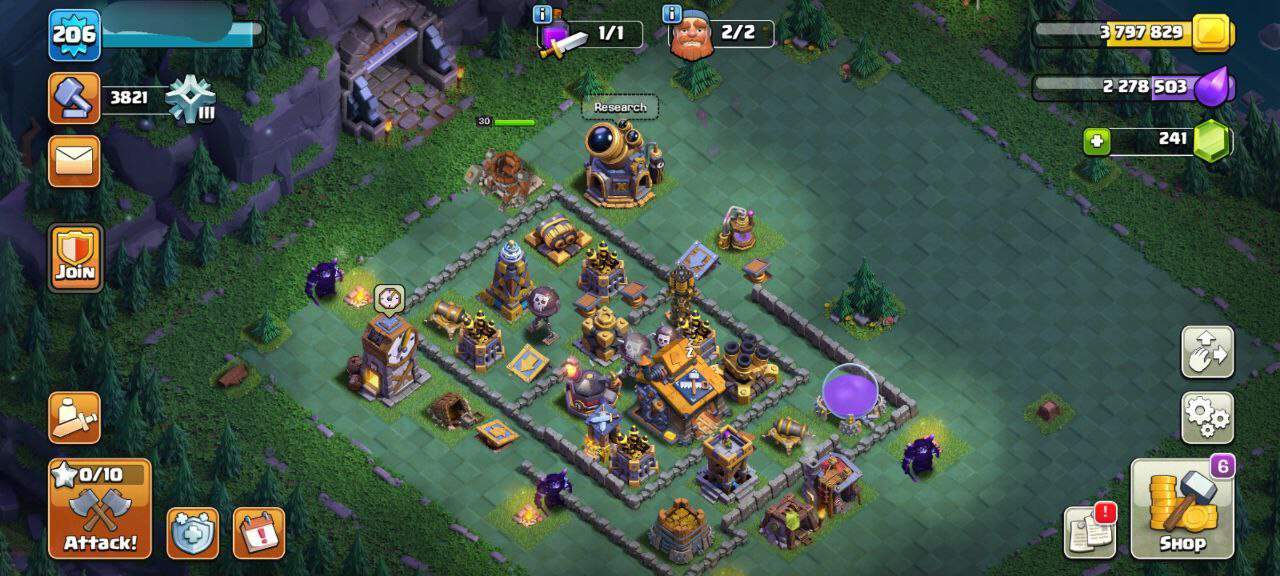Screen dimensions: 1280x576
Task: View the level 206 player profile badge
Action: (x=74, y=35)
